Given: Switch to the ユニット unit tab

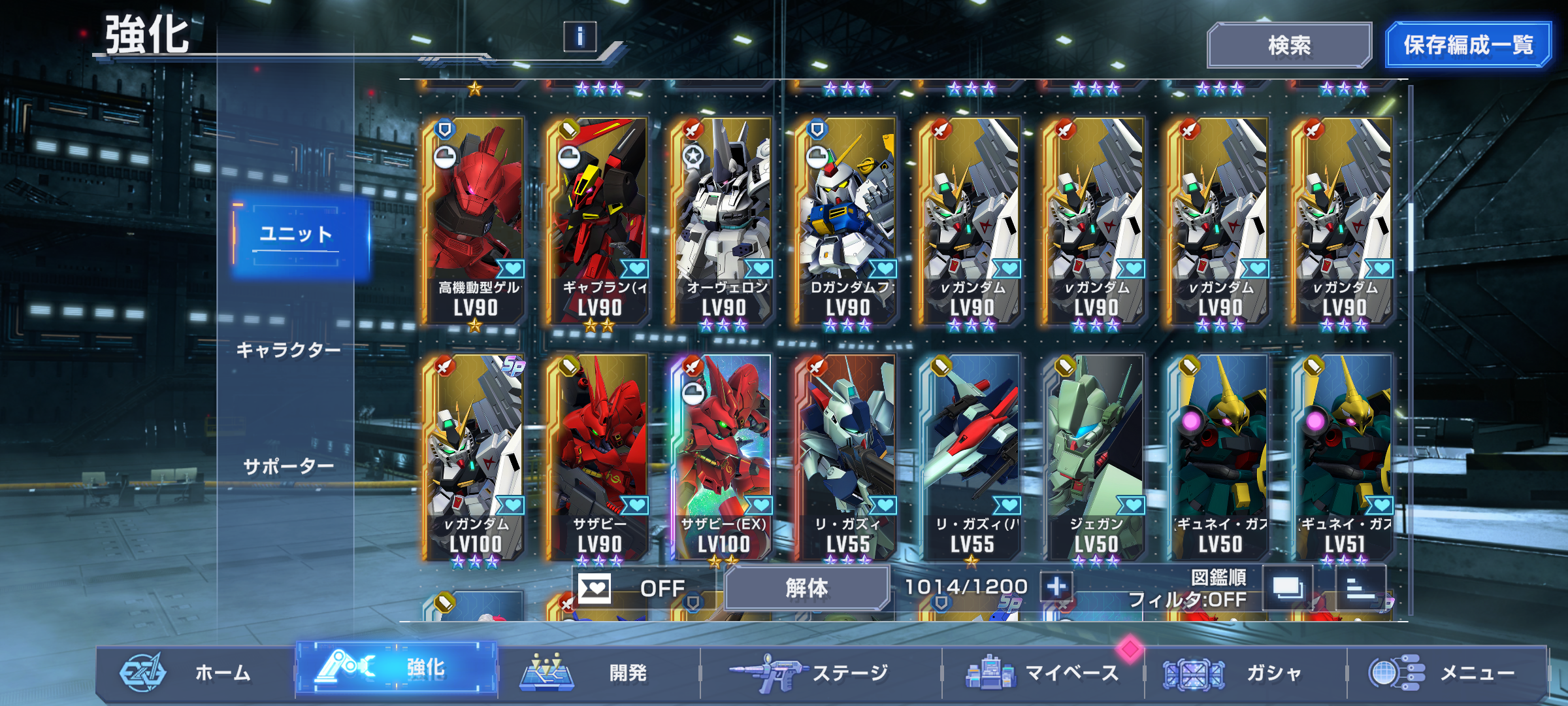Looking at the screenshot, I should 298,235.
